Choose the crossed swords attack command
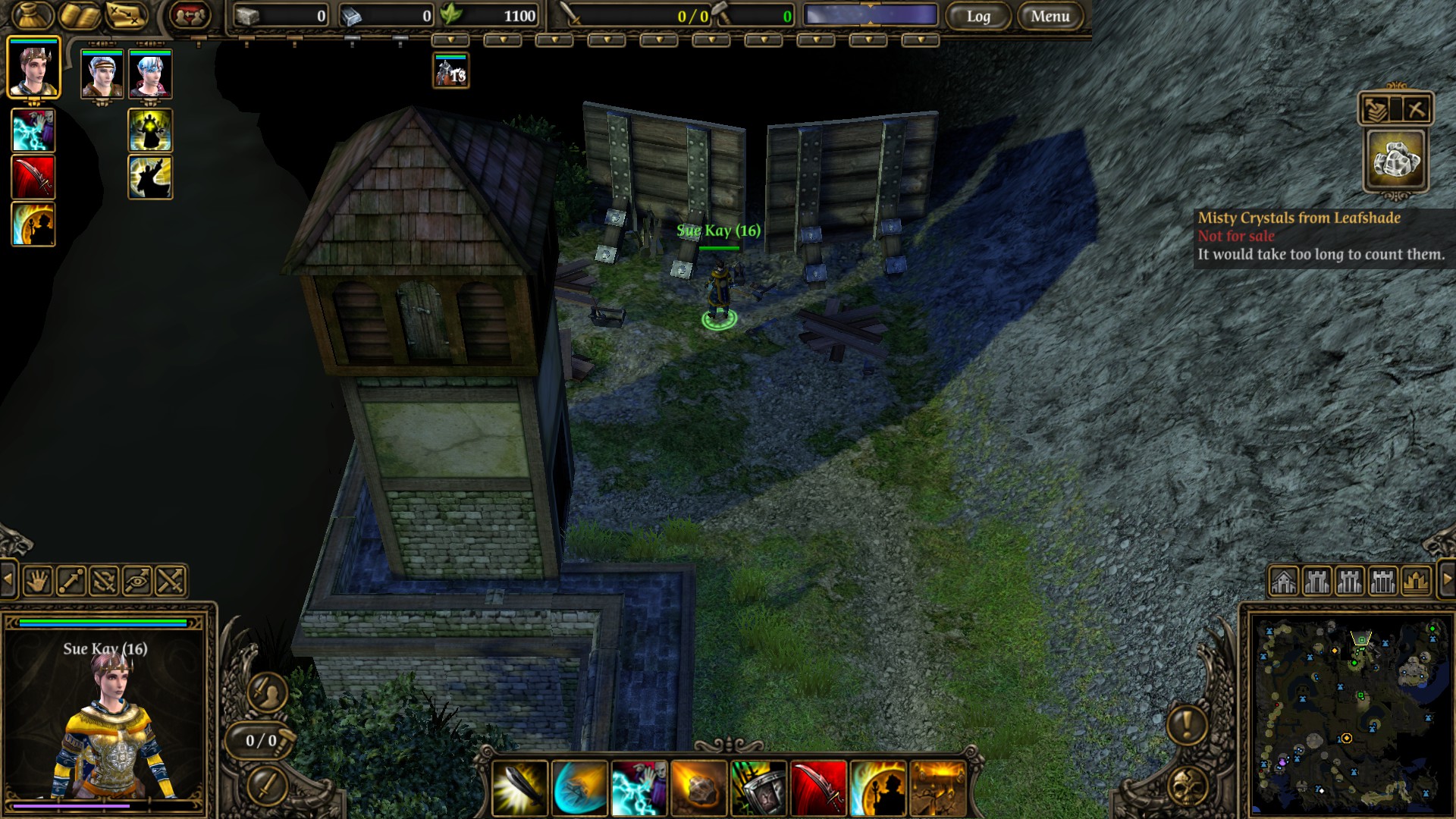Screen dimensions: 1456x819 [171, 582]
